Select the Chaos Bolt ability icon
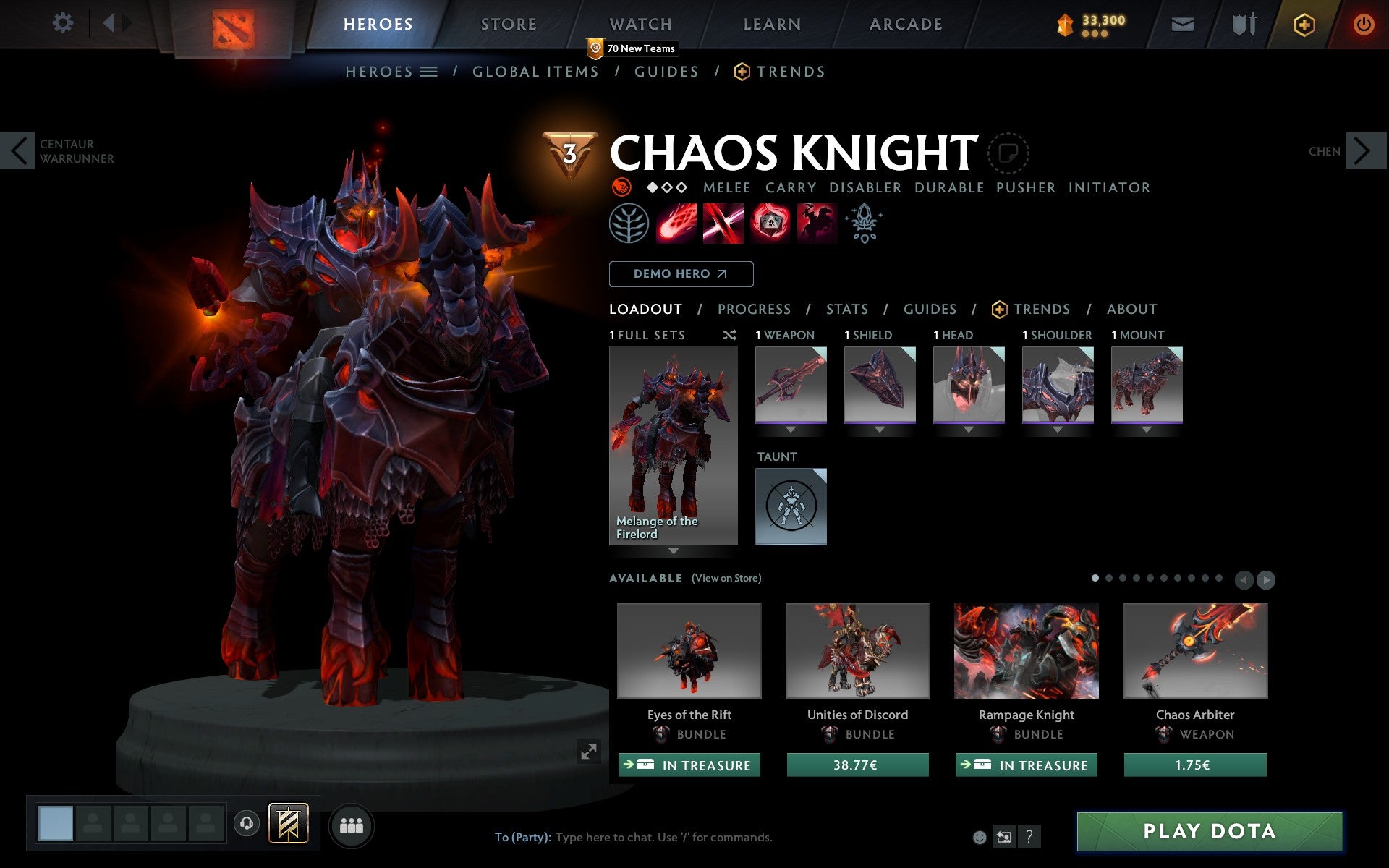 tap(676, 224)
